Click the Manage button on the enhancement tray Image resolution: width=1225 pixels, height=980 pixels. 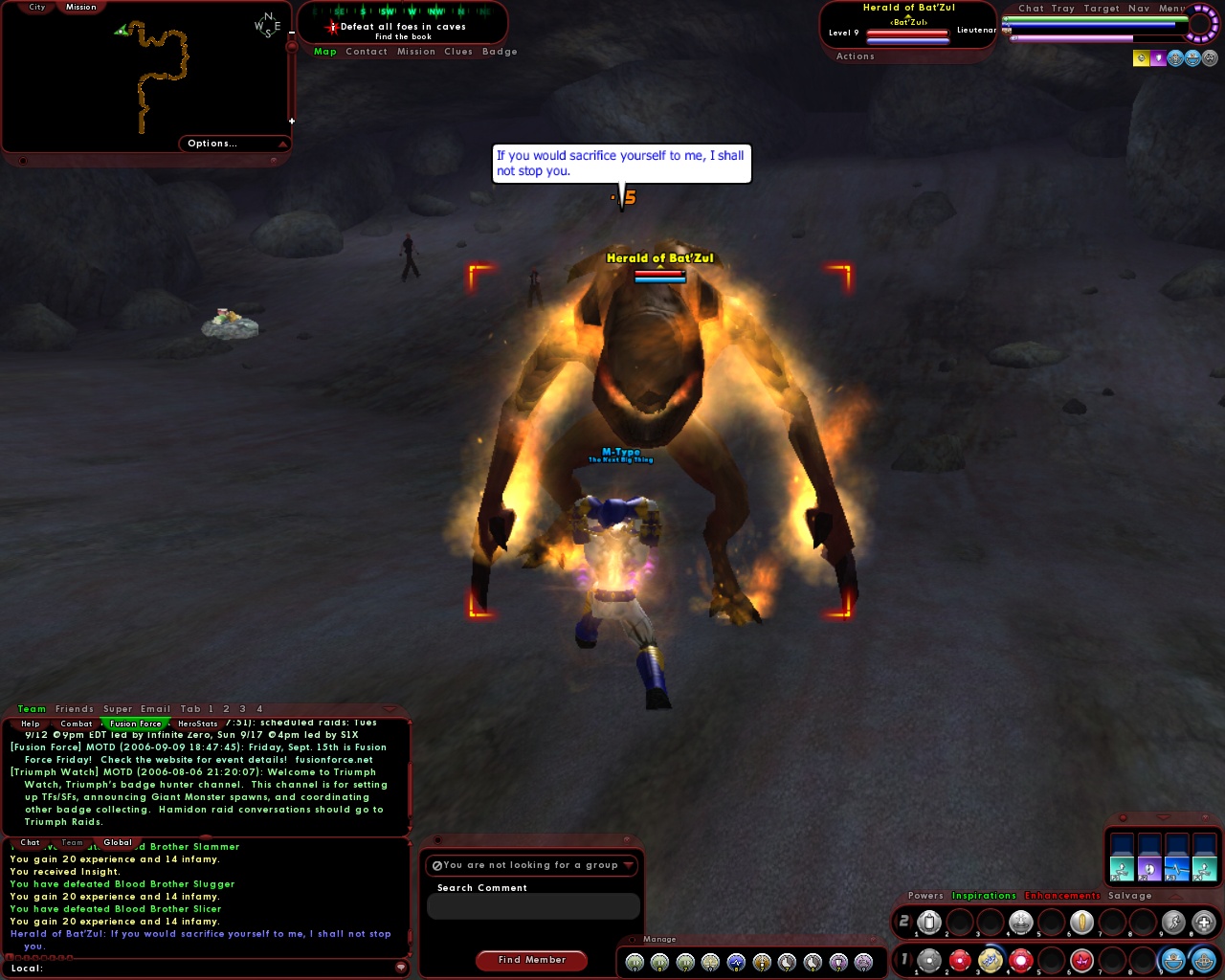click(658, 939)
